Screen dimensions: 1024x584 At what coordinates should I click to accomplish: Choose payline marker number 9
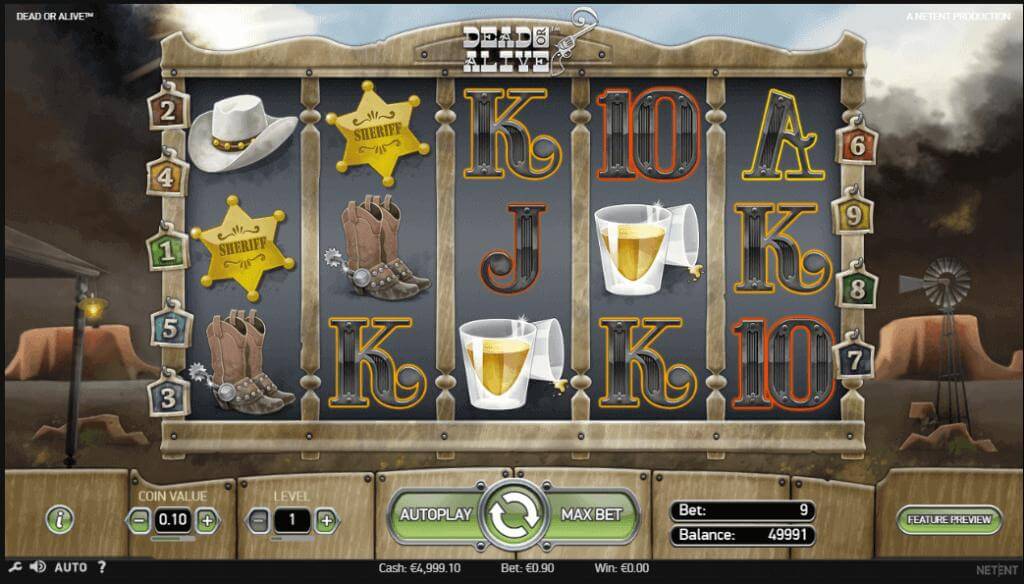[853, 214]
